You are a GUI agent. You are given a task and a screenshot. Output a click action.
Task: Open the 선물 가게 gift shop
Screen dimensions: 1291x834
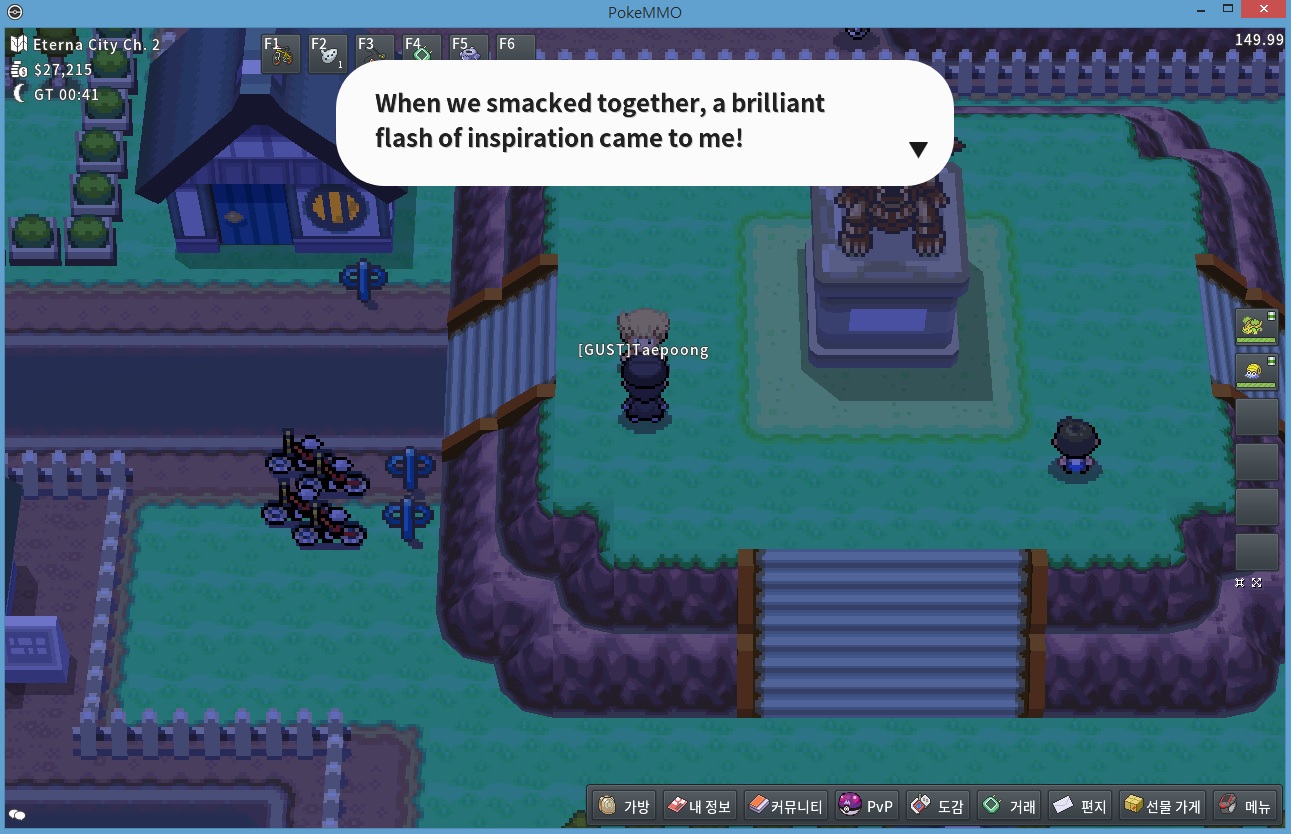click(x=1161, y=806)
